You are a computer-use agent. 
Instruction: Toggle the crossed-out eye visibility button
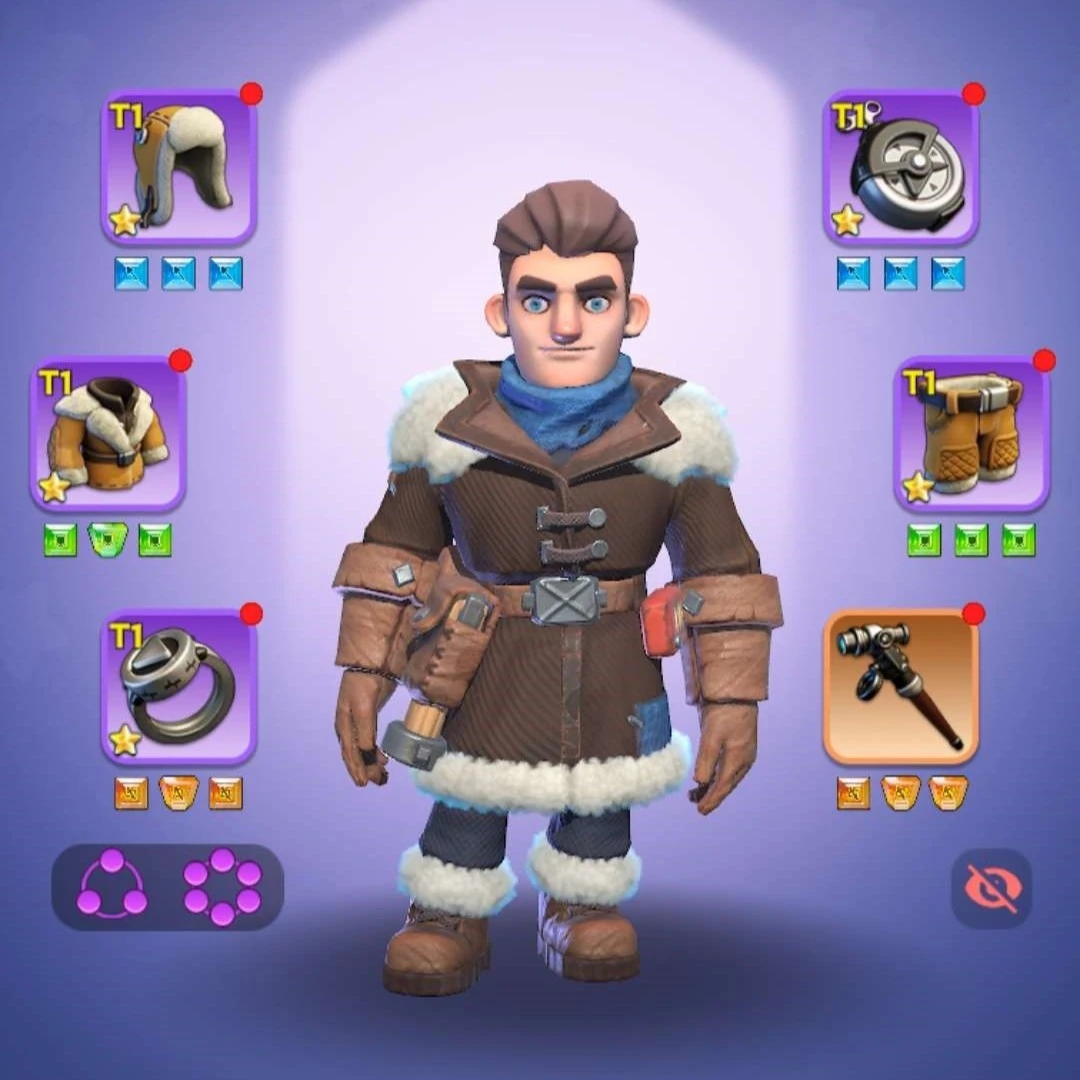click(x=991, y=888)
